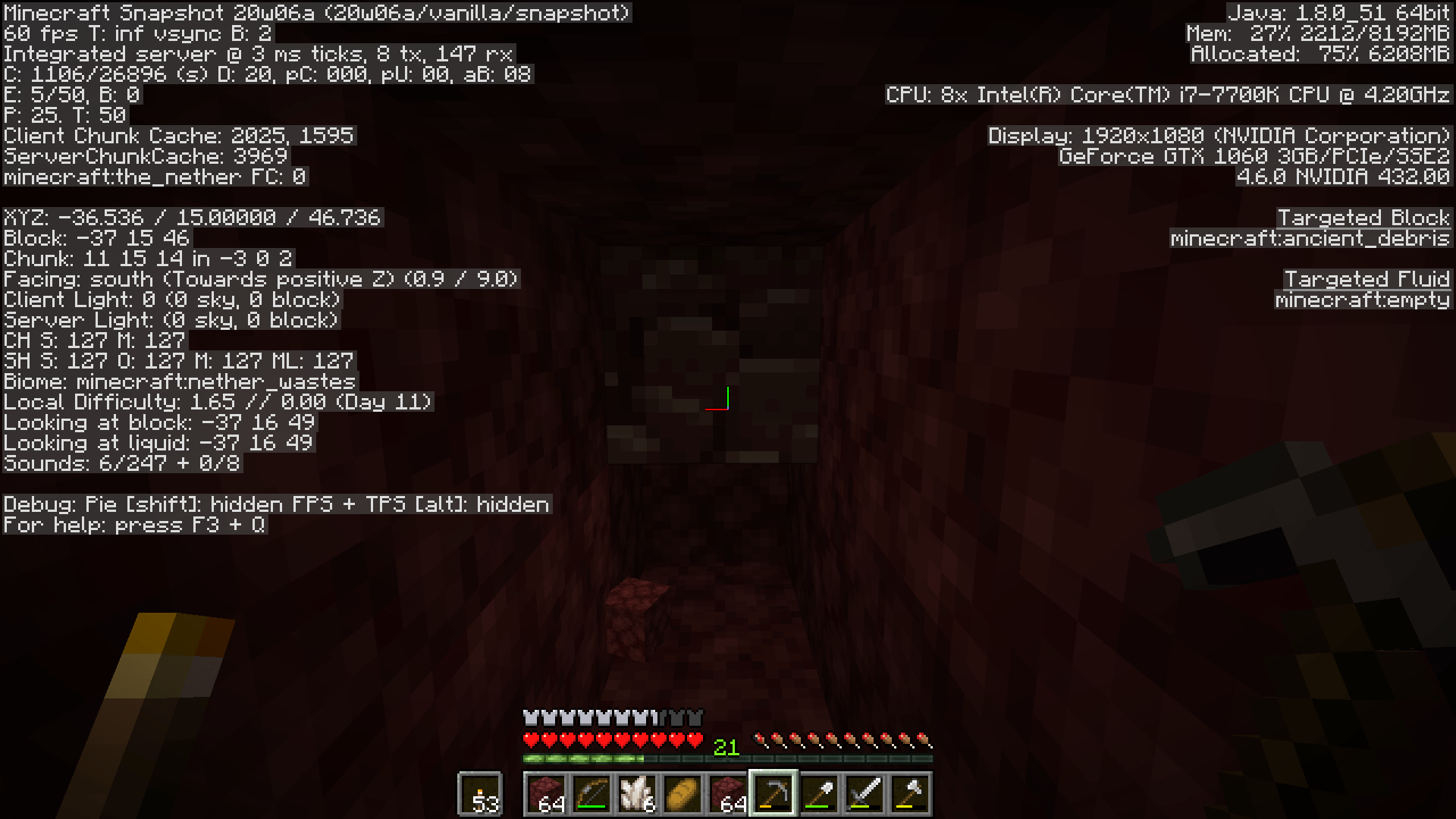The image size is (1456, 819).
Task: Select the baked potato slot
Action: coord(683,794)
